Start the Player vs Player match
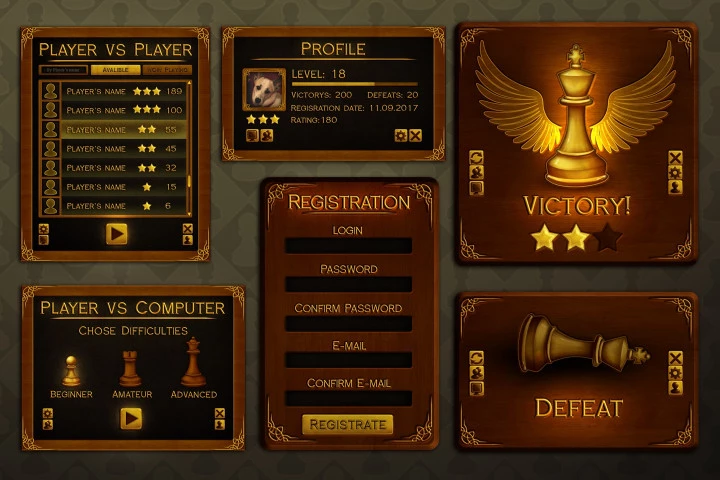The height and width of the screenshot is (480, 720). 117,234
